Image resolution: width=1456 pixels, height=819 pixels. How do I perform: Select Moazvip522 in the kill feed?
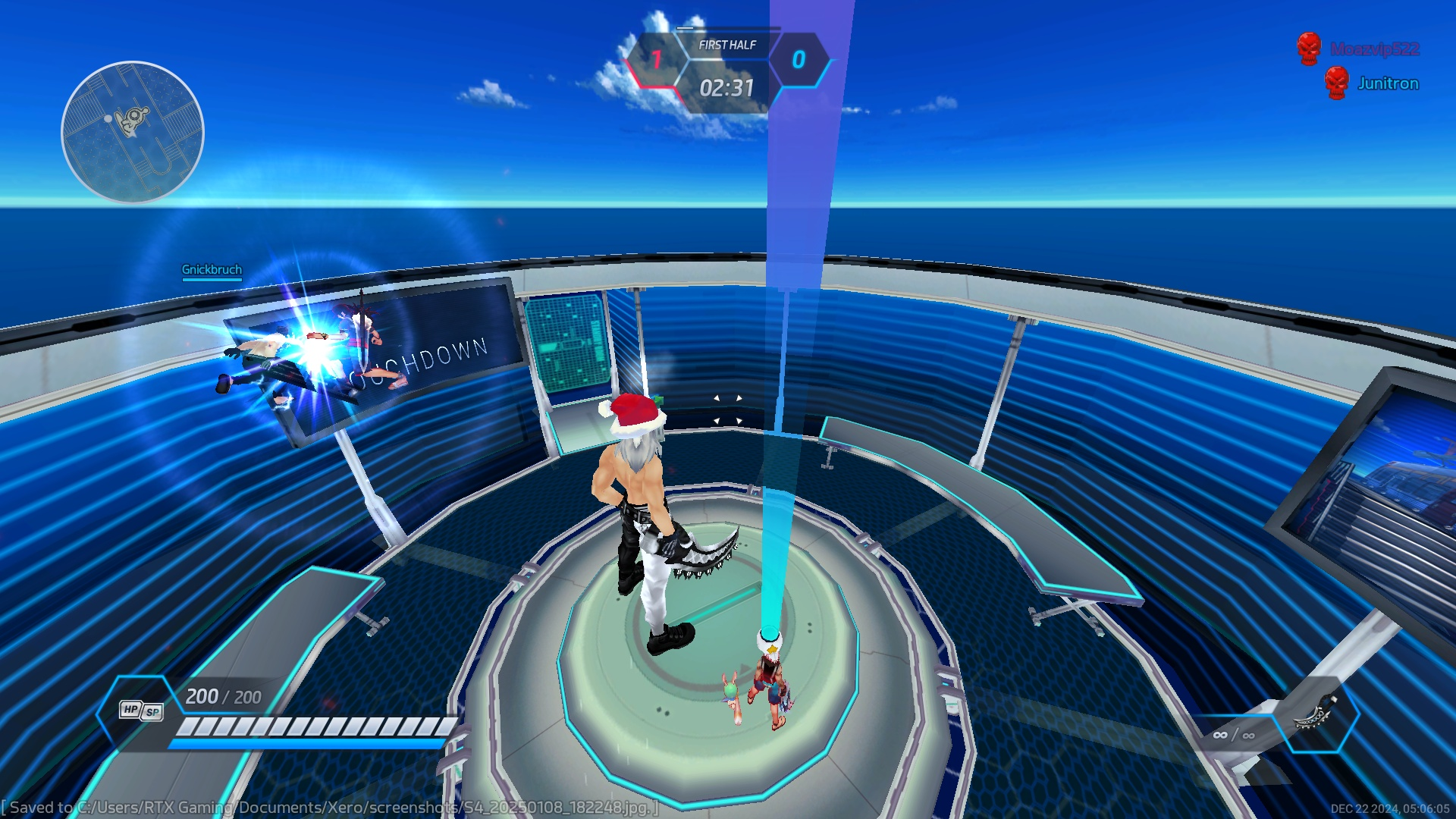[x=1374, y=49]
